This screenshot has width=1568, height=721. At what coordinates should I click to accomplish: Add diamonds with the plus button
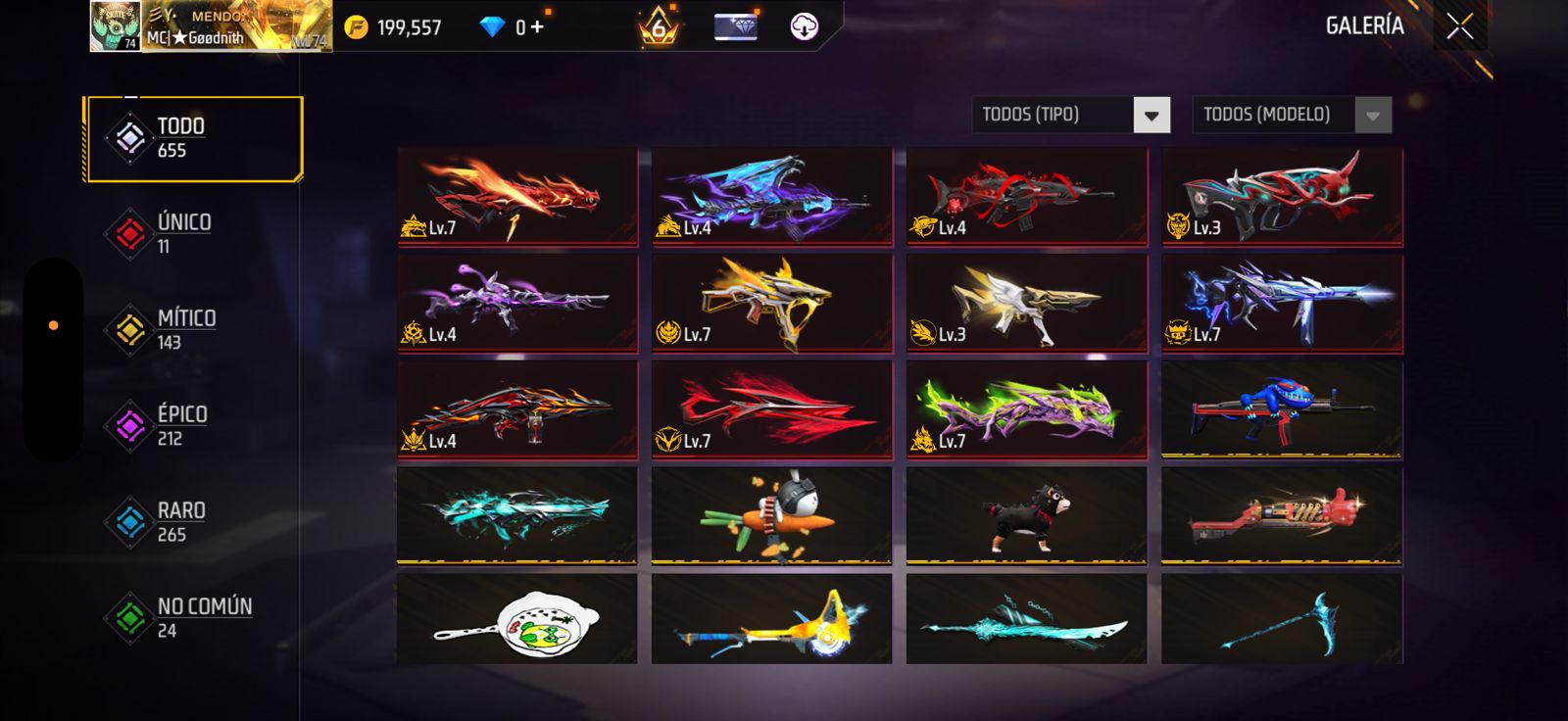(536, 26)
